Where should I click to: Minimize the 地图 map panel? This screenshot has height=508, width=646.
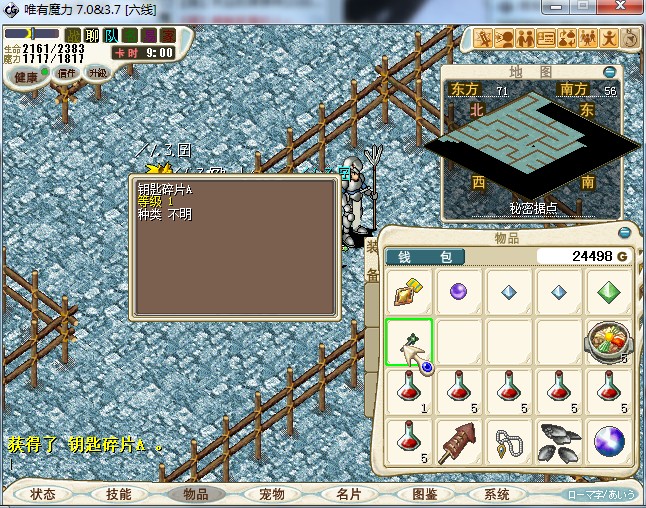pyautogui.click(x=610, y=72)
